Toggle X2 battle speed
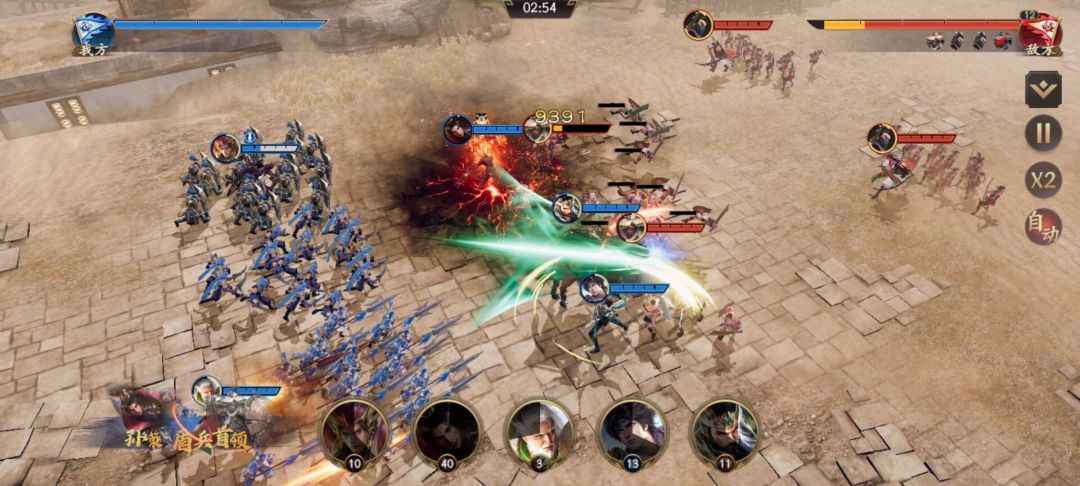The image size is (1080, 486). (1043, 180)
